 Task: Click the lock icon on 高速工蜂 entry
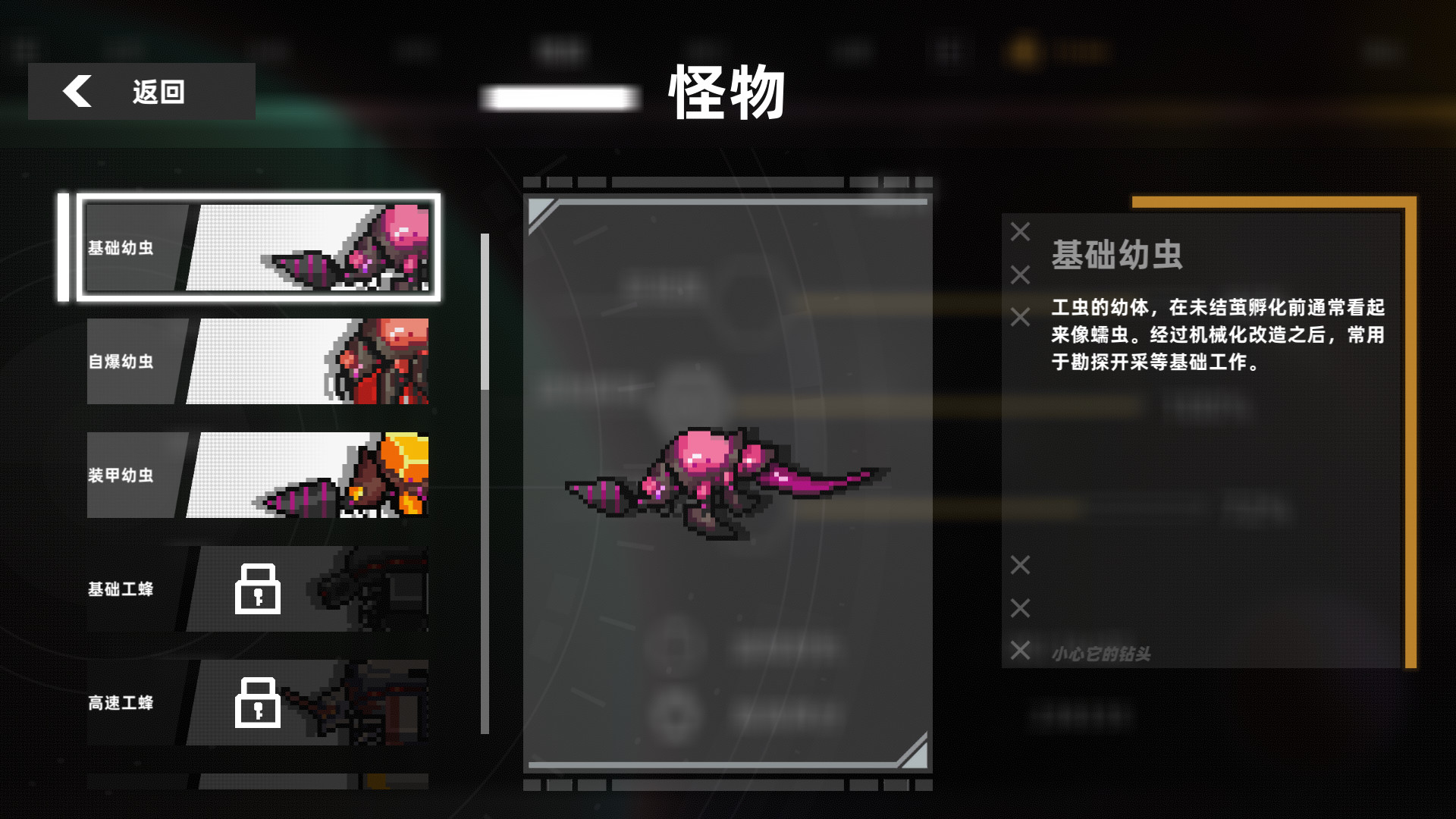(x=258, y=704)
